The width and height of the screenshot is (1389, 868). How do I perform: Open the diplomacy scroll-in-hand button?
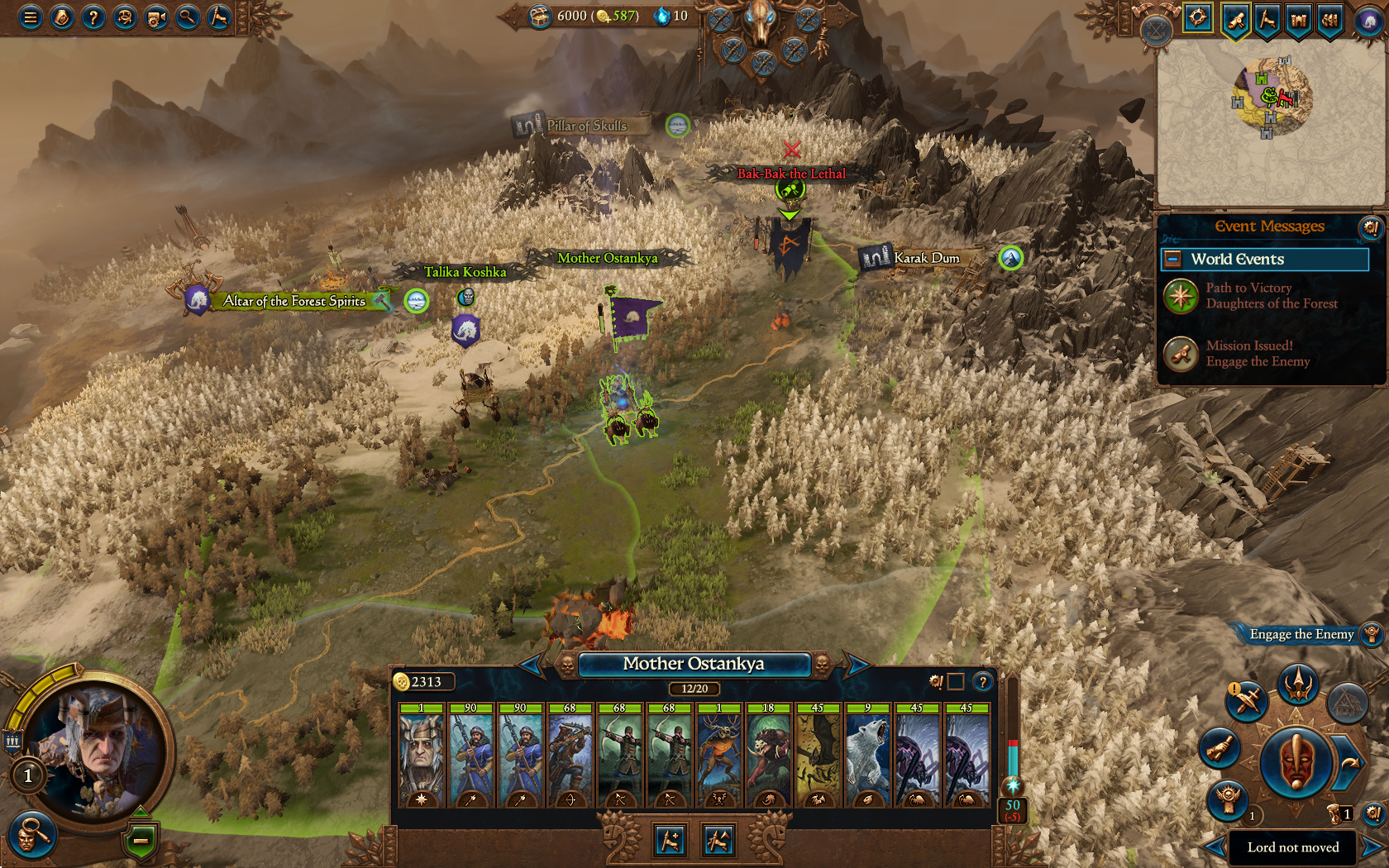1219,748
